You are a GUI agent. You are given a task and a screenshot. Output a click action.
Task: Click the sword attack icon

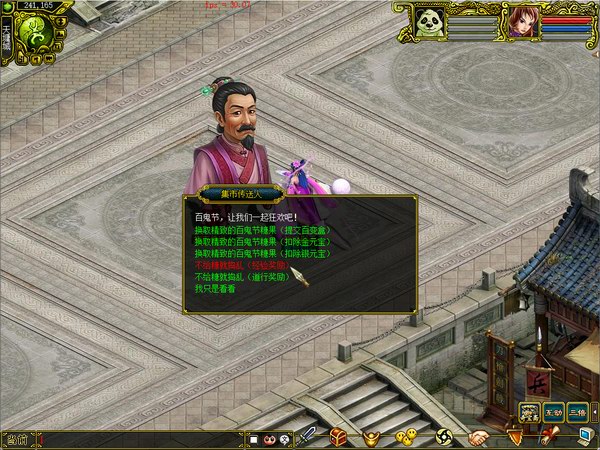point(309,437)
